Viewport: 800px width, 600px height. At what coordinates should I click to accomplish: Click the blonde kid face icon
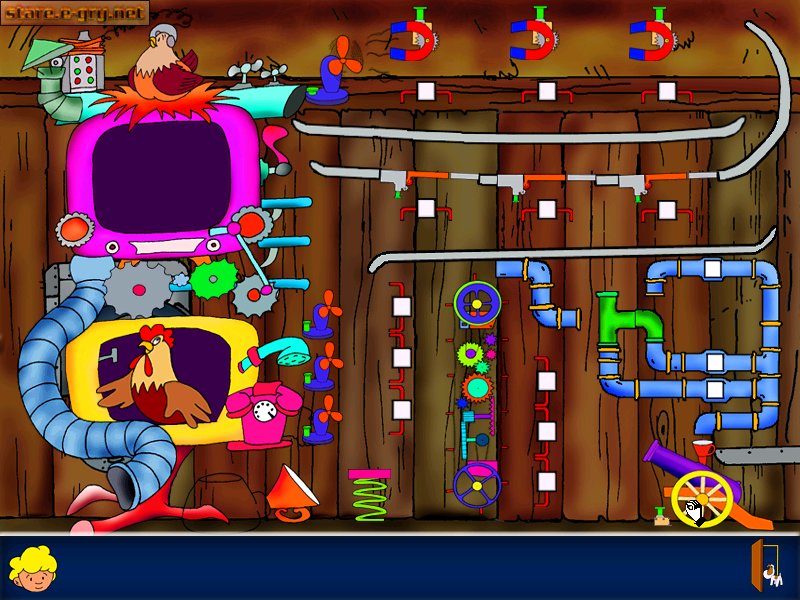tap(31, 567)
